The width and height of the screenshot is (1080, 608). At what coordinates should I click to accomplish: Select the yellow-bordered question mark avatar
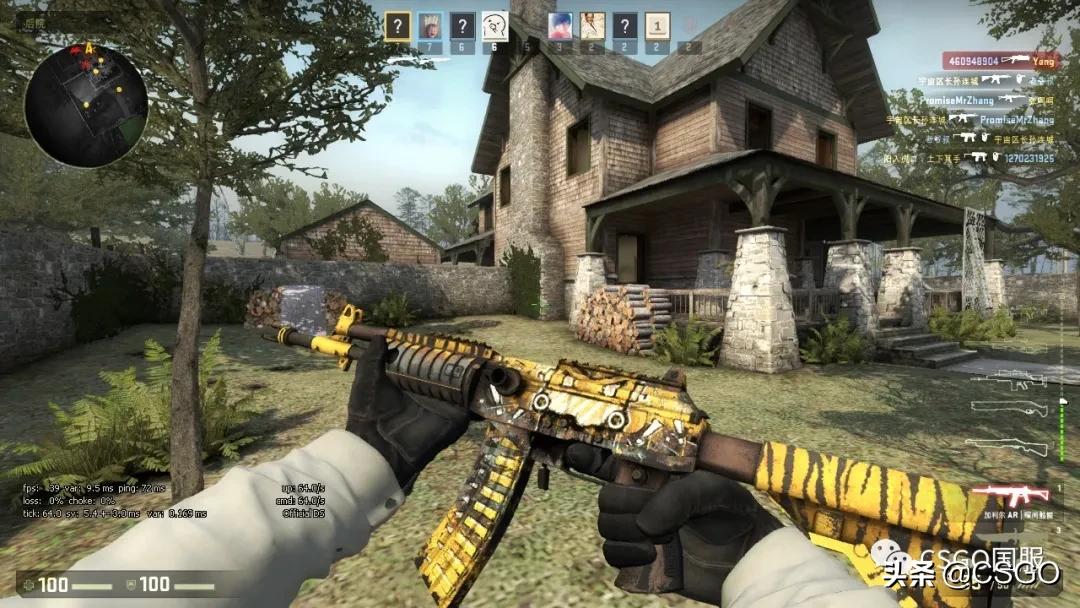coord(398,26)
